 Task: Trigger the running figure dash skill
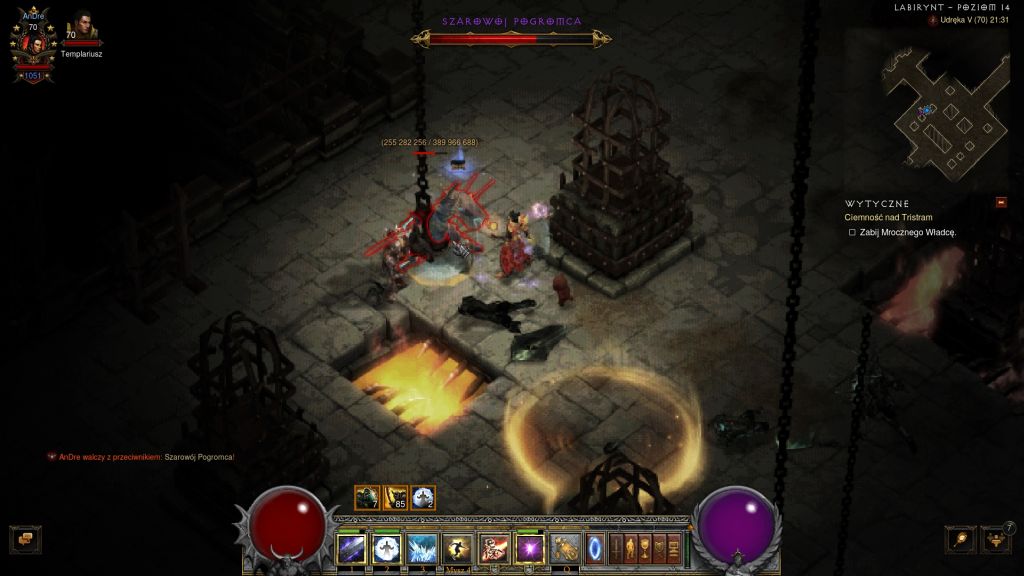458,549
